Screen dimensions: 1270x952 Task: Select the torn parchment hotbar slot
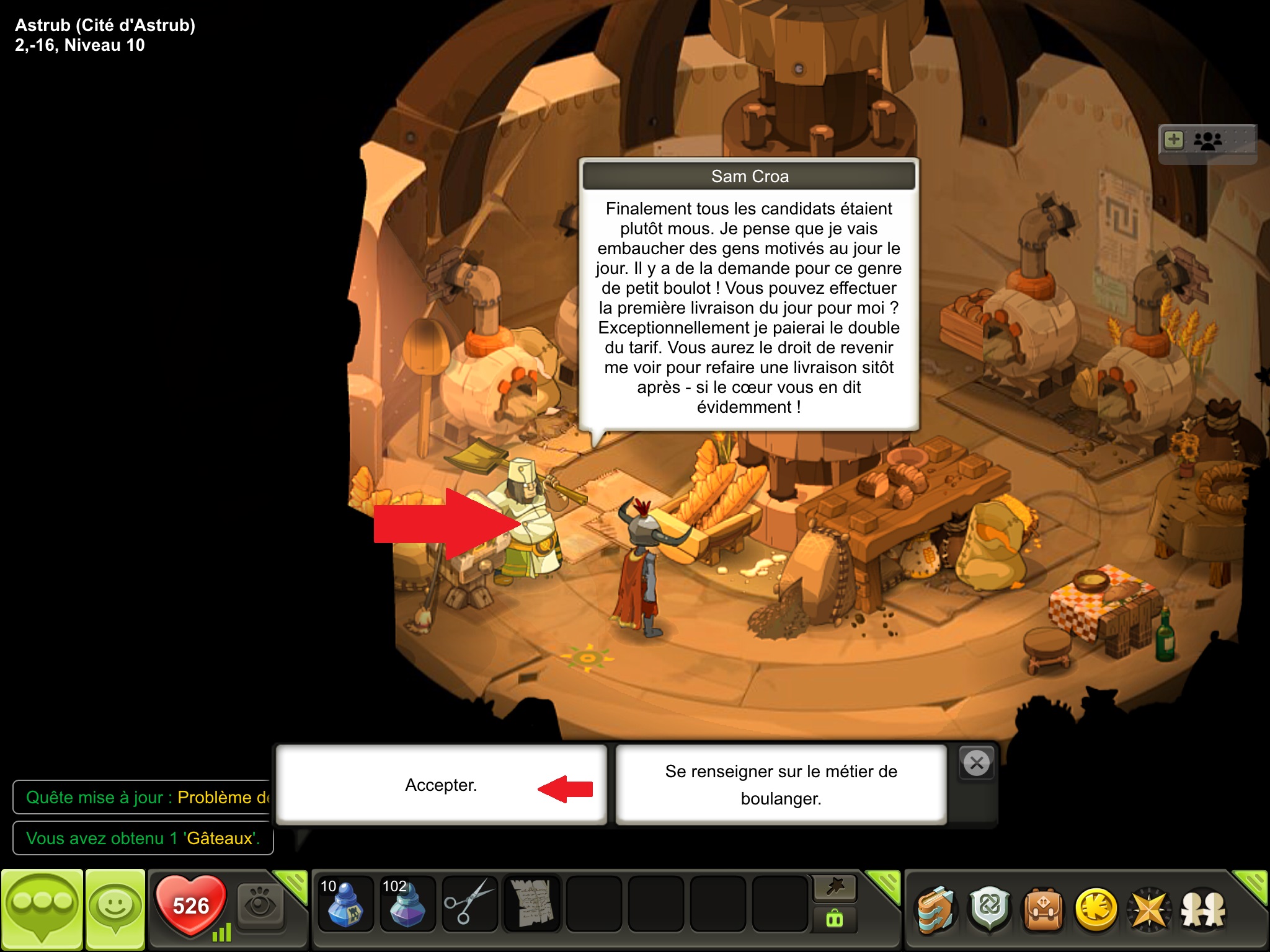[x=532, y=905]
